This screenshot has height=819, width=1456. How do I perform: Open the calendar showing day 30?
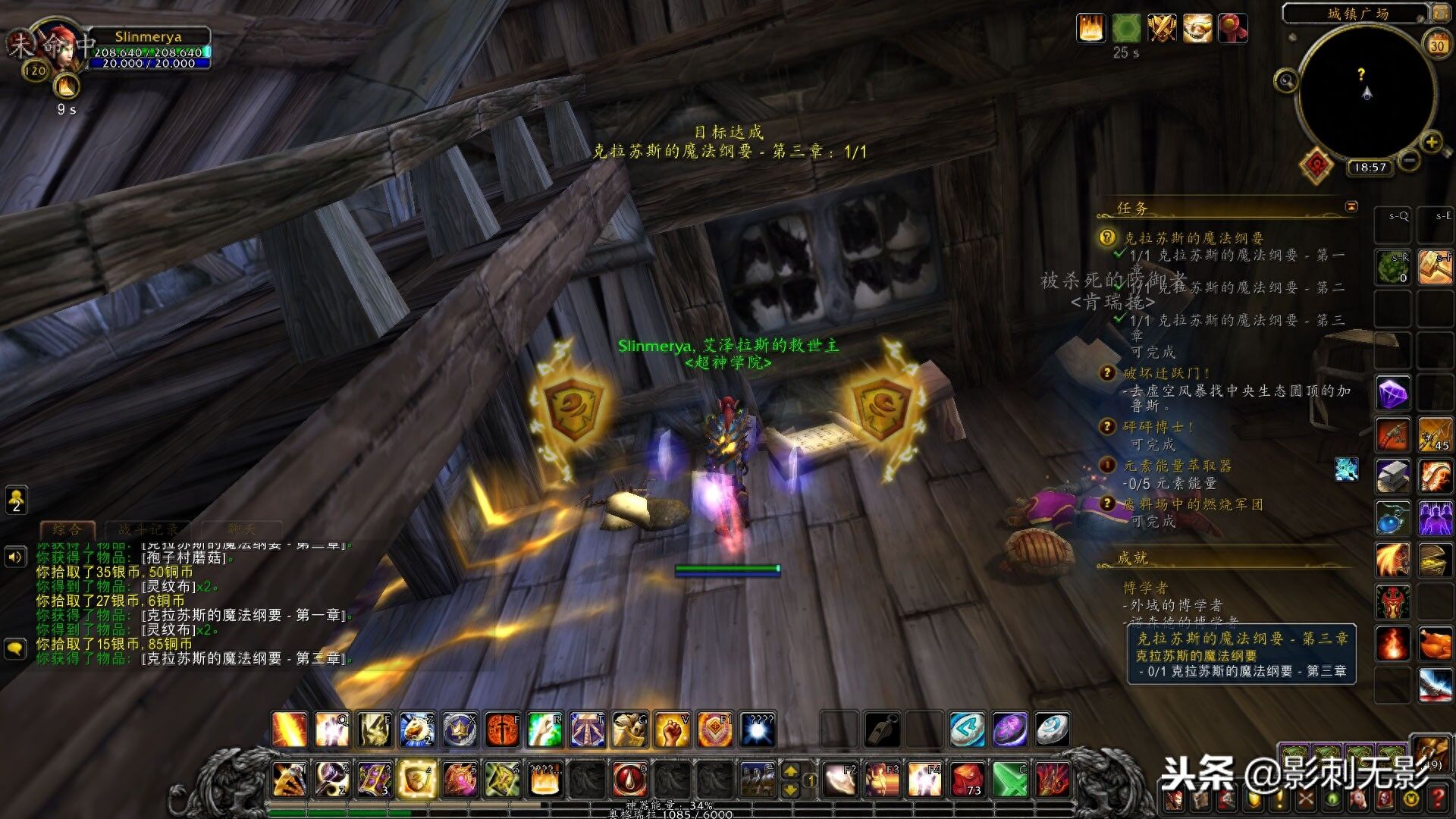tap(1436, 45)
